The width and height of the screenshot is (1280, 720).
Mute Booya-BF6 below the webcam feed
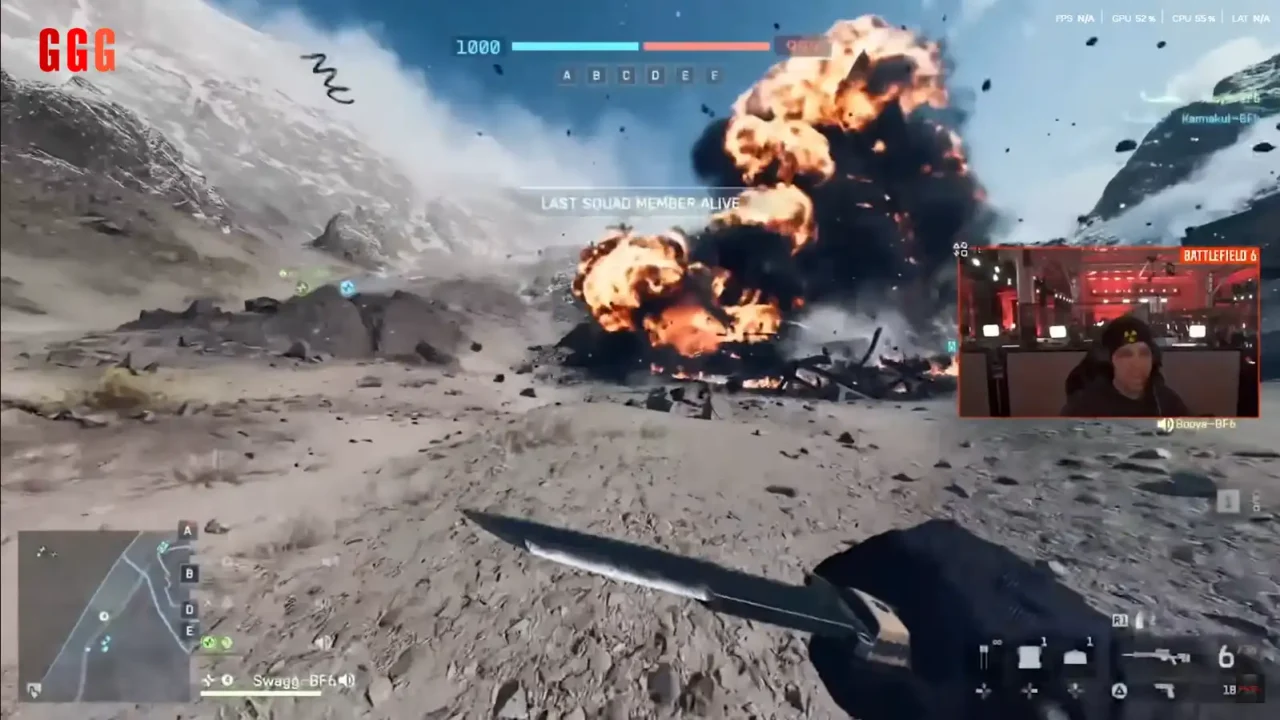(1166, 424)
